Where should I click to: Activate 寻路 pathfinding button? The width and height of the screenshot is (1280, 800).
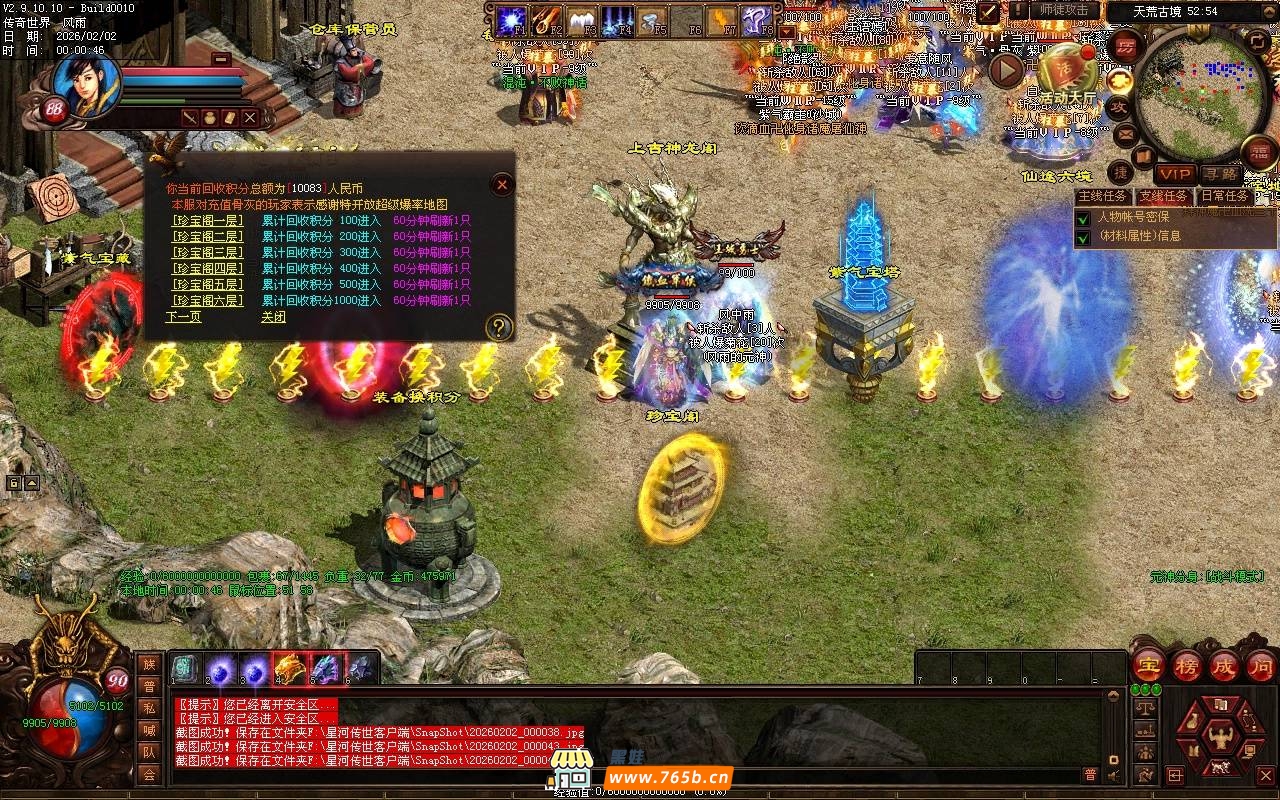tap(1221, 174)
